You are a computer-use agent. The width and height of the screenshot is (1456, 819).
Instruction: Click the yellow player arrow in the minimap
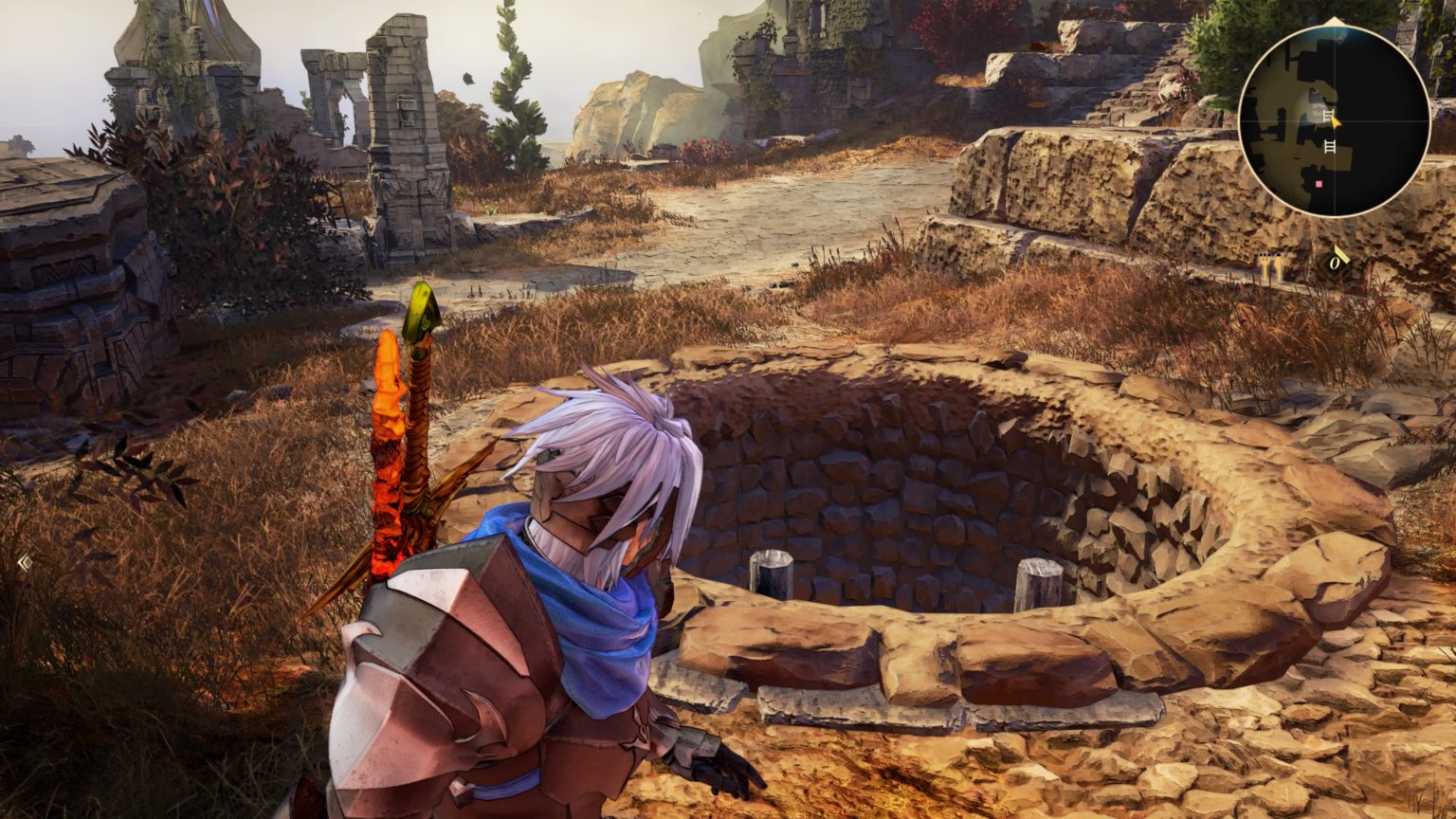tap(1334, 123)
